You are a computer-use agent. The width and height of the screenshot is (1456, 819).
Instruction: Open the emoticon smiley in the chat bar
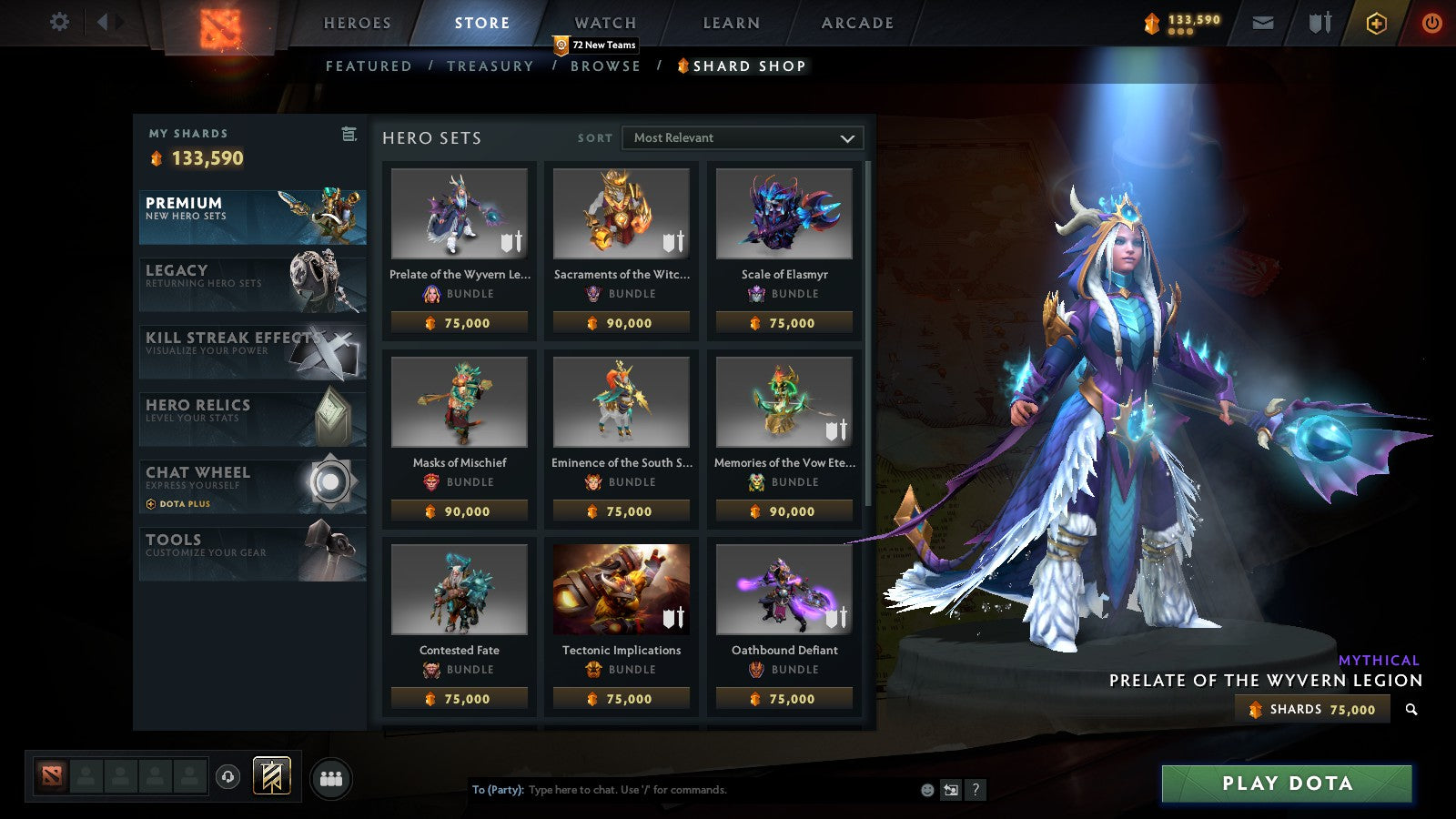(926, 790)
